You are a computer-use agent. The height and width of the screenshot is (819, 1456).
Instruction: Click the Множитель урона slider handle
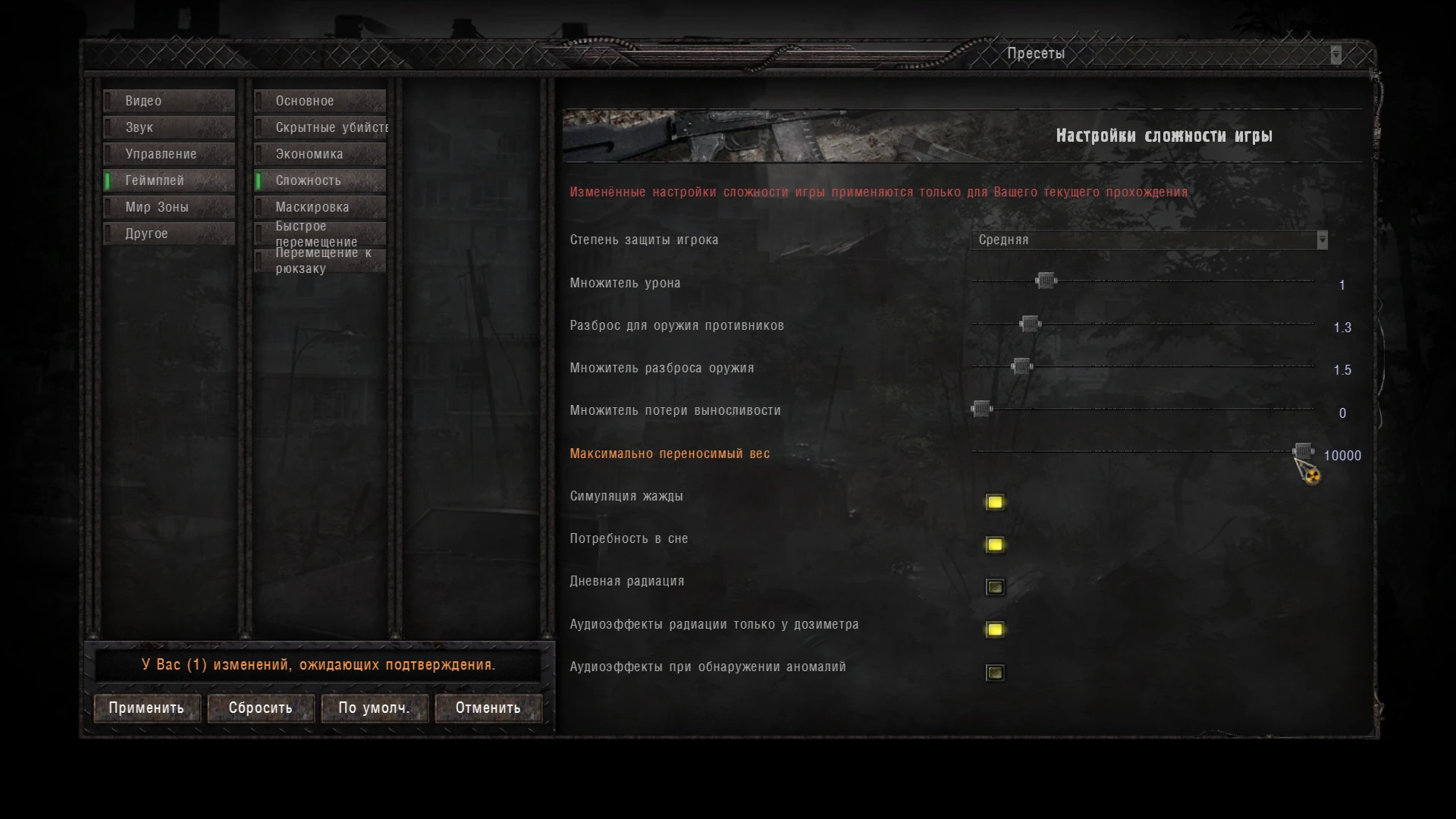1046,281
